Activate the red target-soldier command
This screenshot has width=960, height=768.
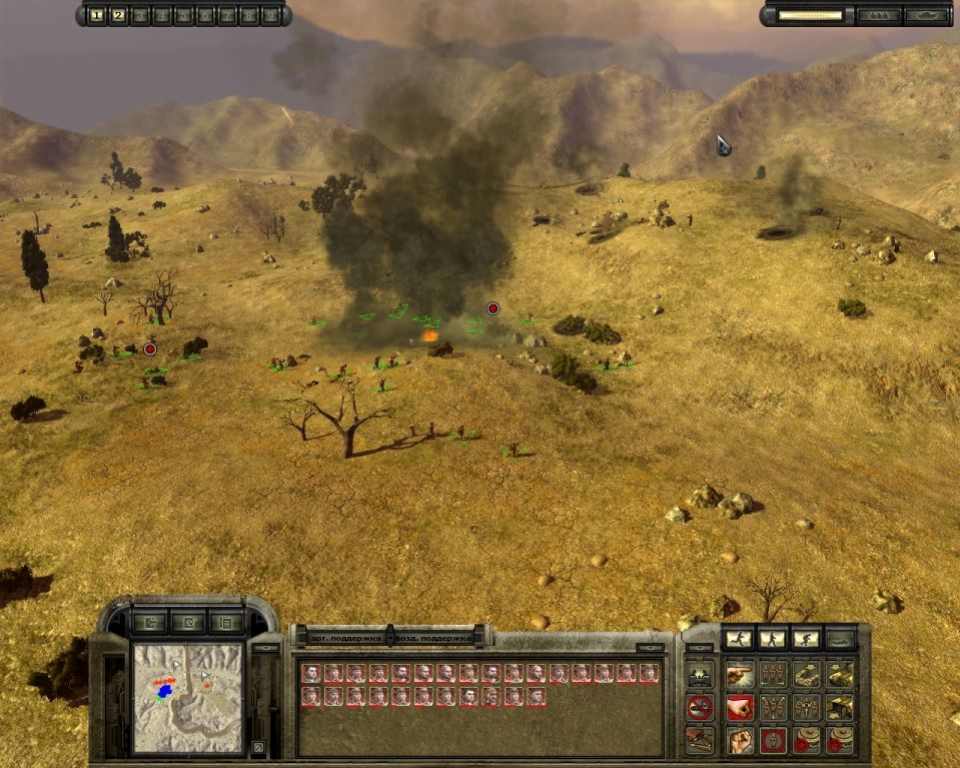(x=772, y=741)
